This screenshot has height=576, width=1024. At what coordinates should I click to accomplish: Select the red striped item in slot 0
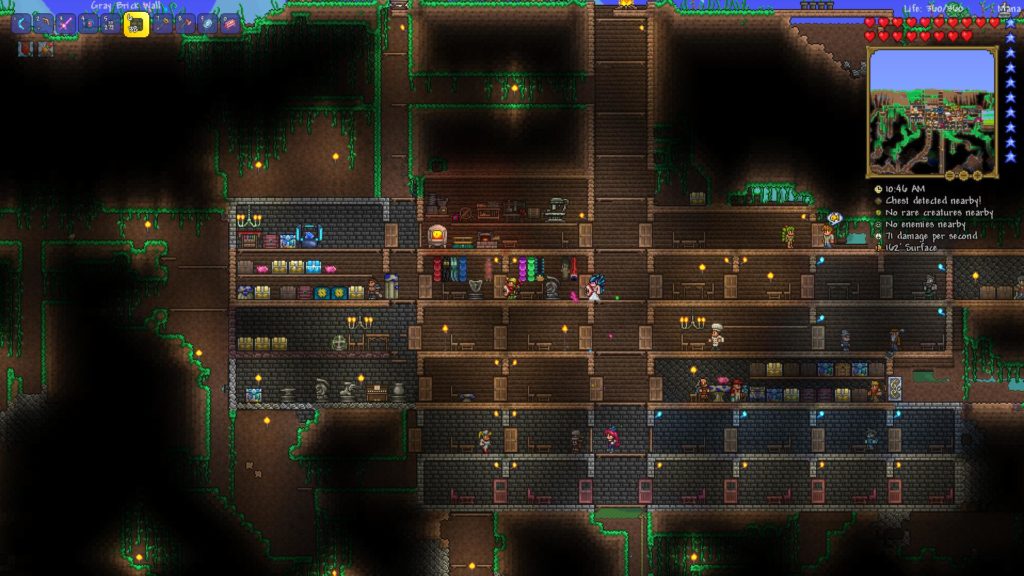tap(230, 23)
